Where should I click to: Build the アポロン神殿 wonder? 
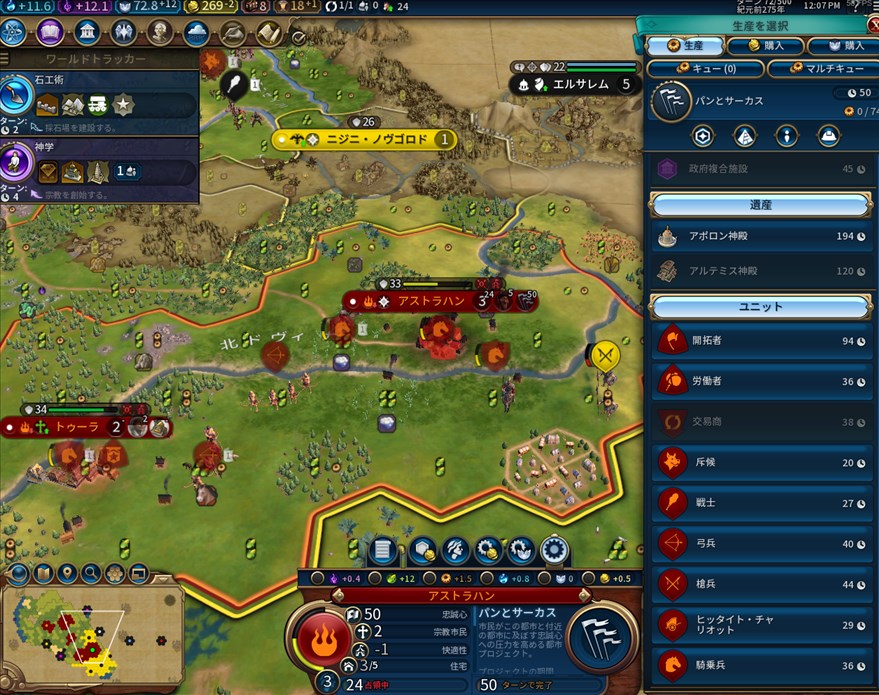[760, 236]
